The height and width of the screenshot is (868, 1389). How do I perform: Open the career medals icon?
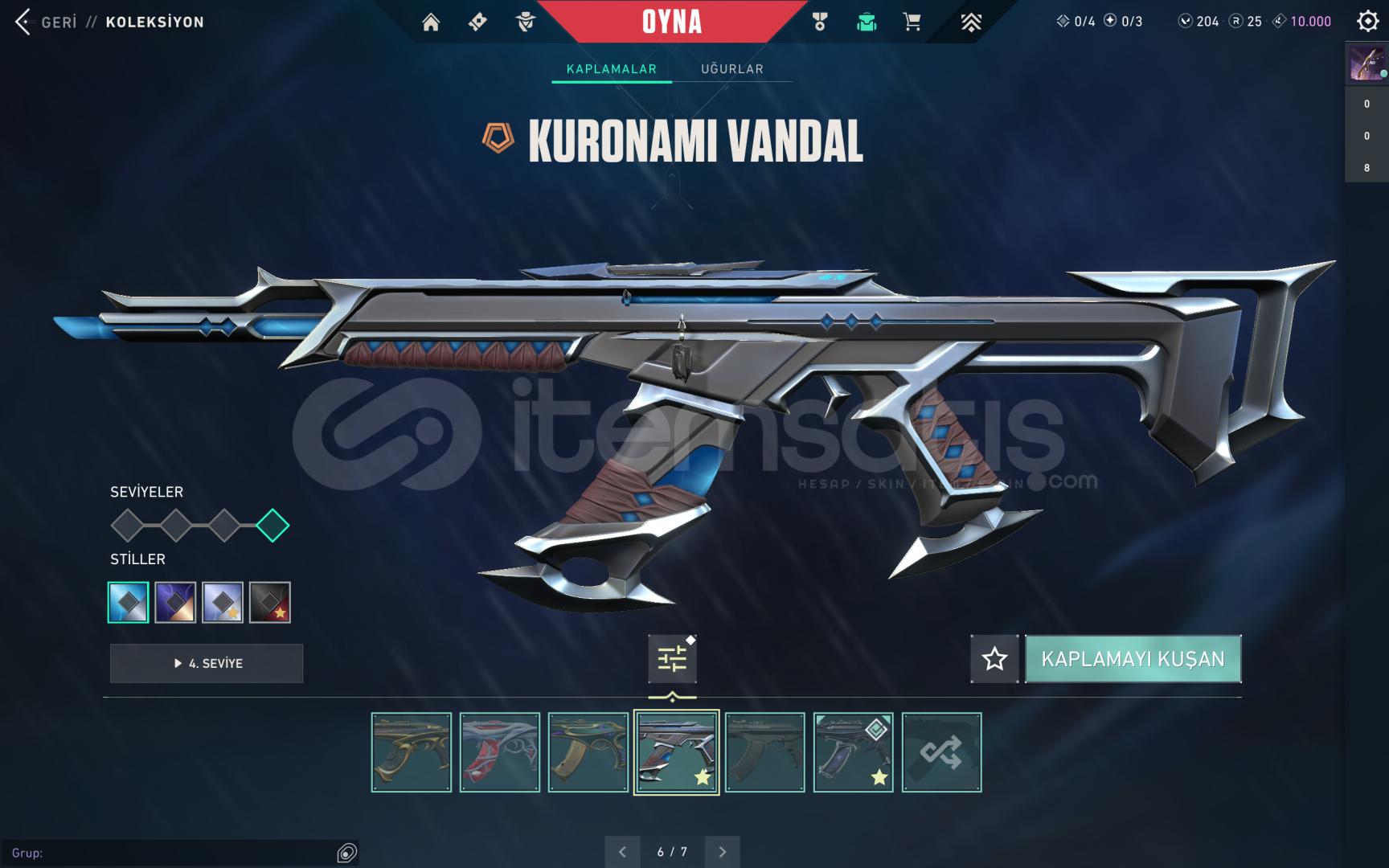pos(822,22)
